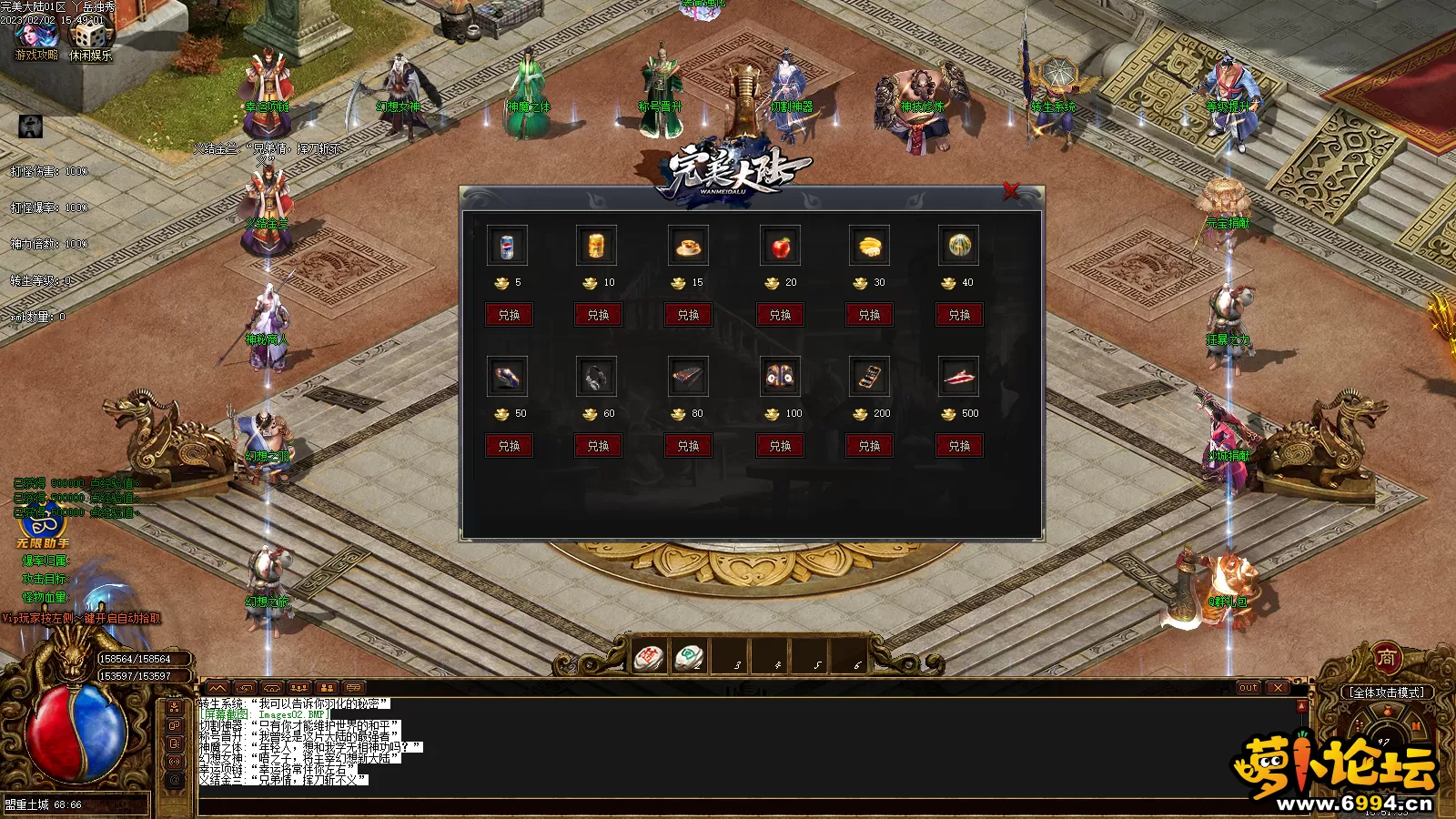The width and height of the screenshot is (1456, 819).
Task: Exchange 40 gold for the melon
Action: point(959,315)
